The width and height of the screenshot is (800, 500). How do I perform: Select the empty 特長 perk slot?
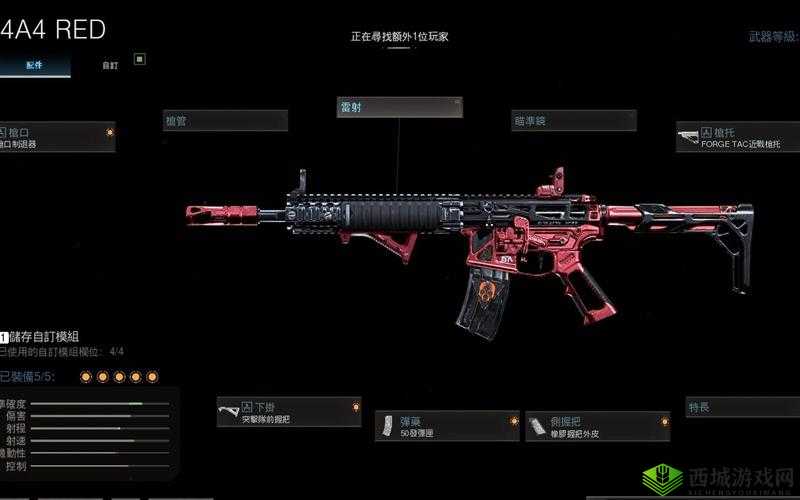tap(740, 407)
